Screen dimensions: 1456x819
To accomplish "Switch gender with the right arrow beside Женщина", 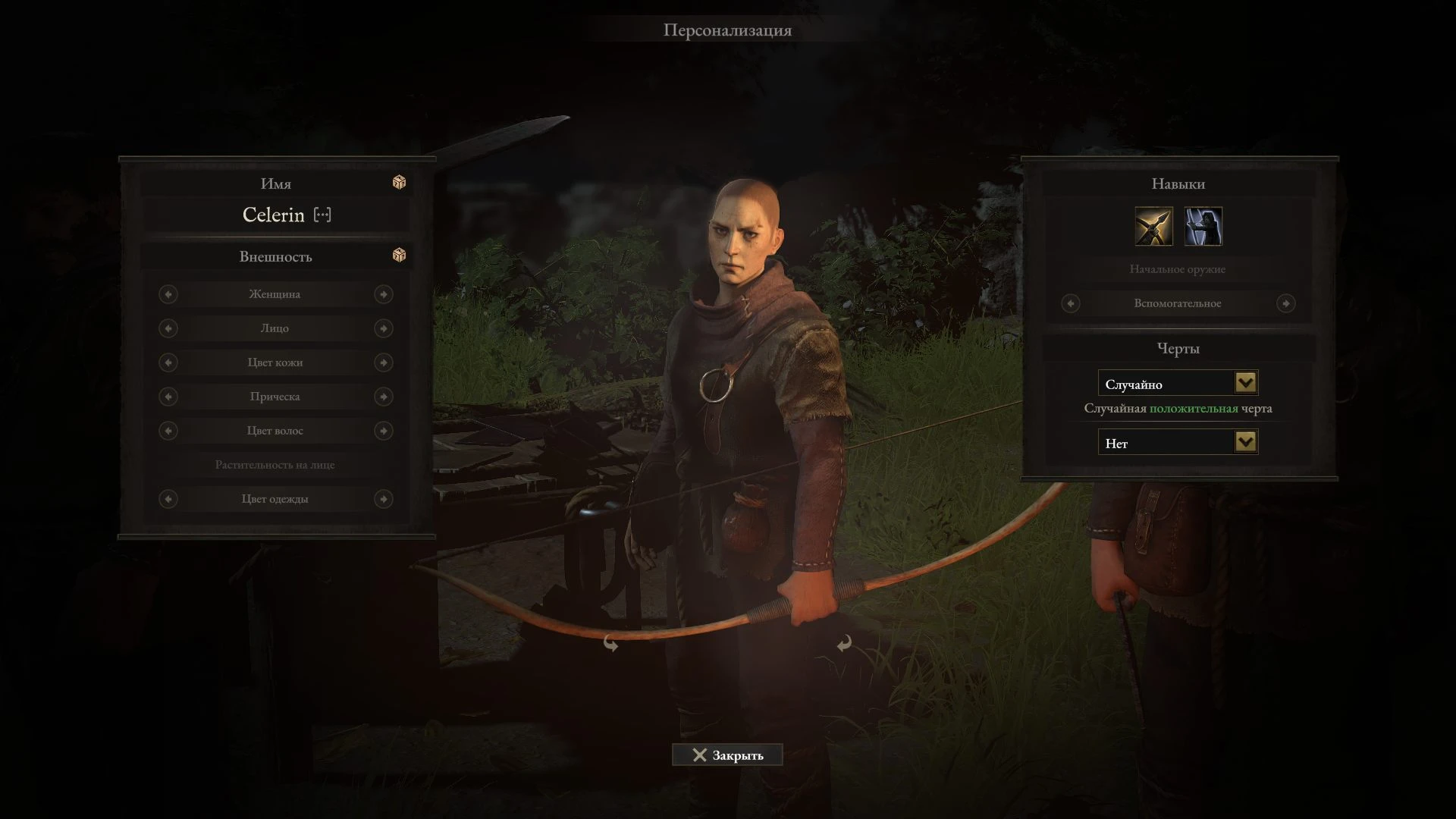I will pos(384,294).
